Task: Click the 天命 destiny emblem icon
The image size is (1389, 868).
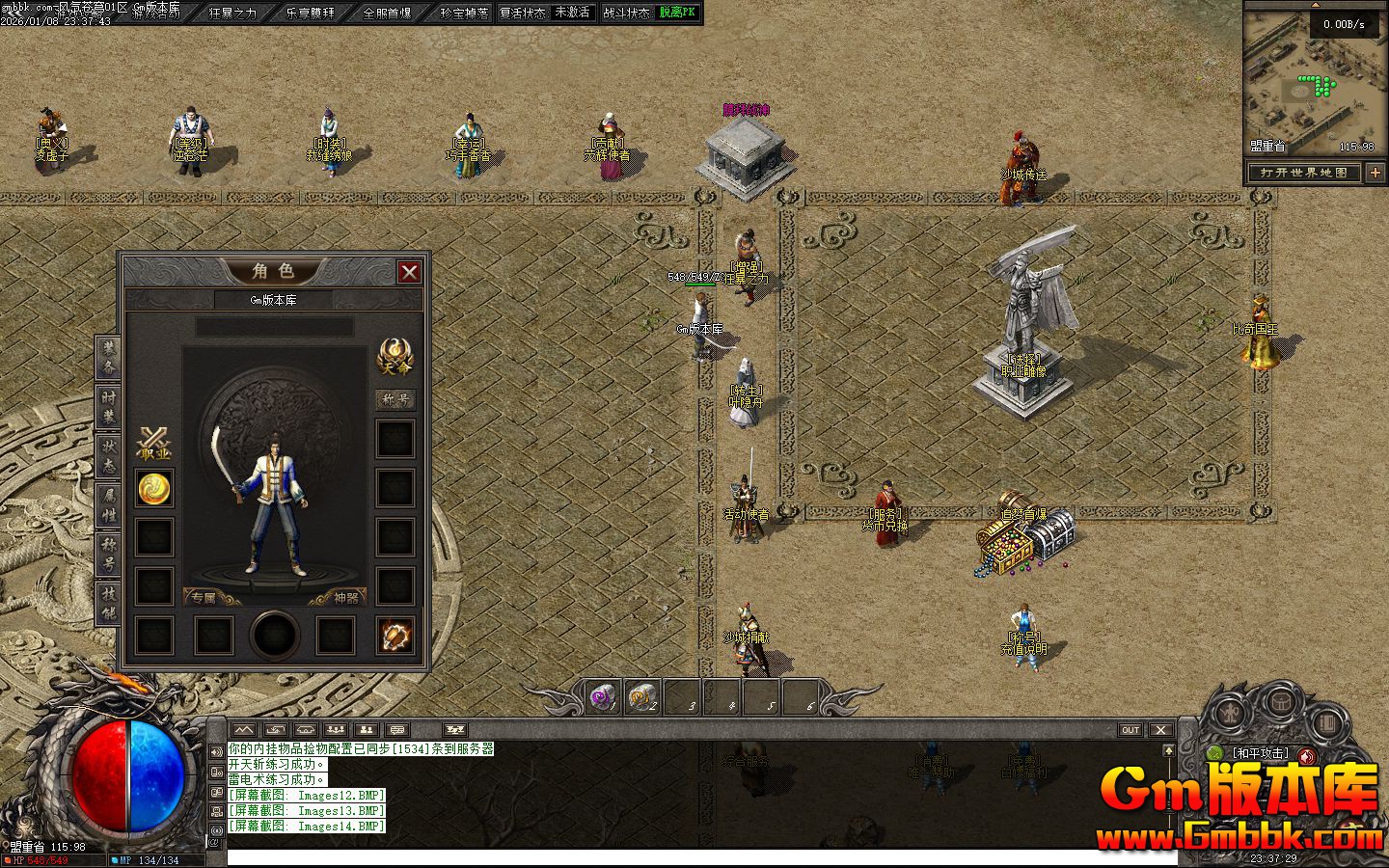Action: pos(395,357)
